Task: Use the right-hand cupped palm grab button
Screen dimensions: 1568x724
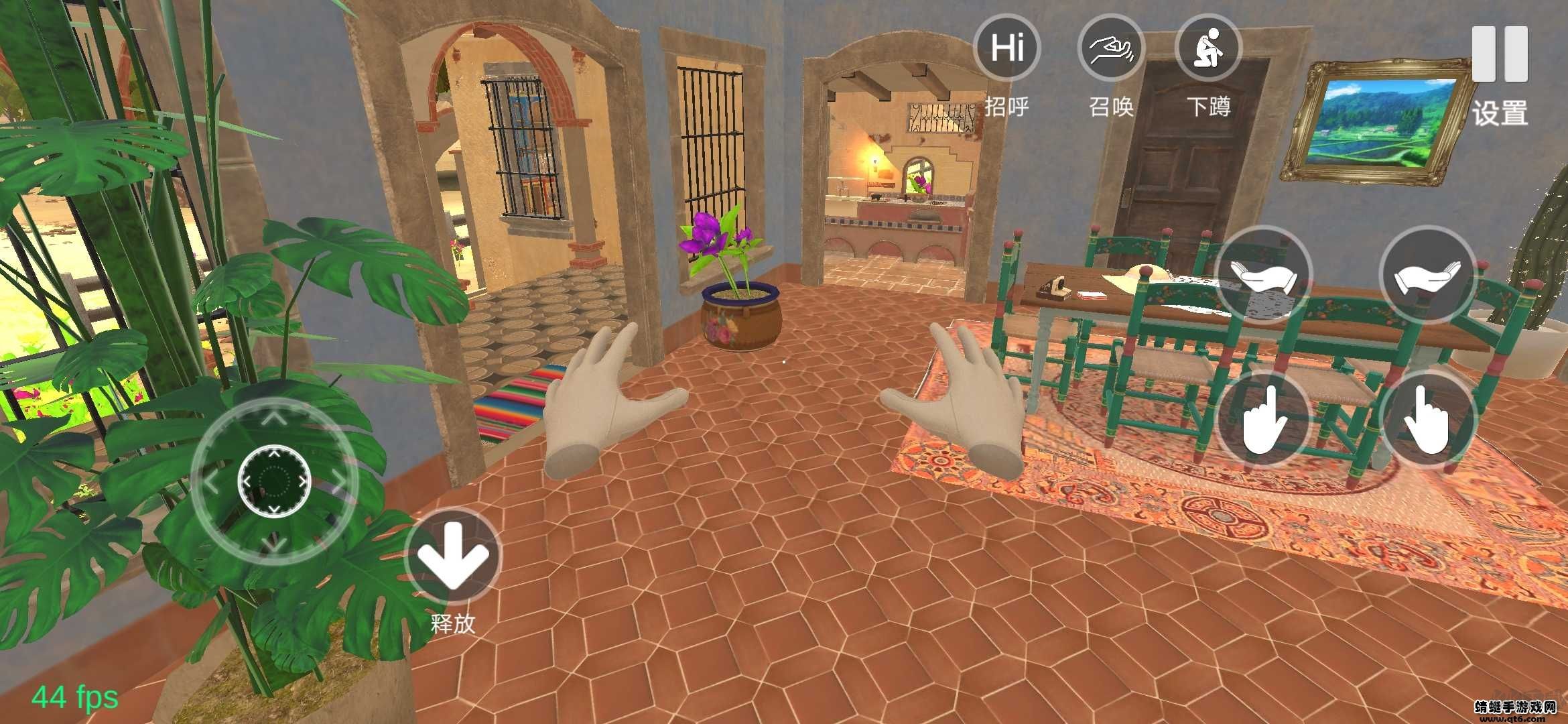Action: coord(1428,276)
